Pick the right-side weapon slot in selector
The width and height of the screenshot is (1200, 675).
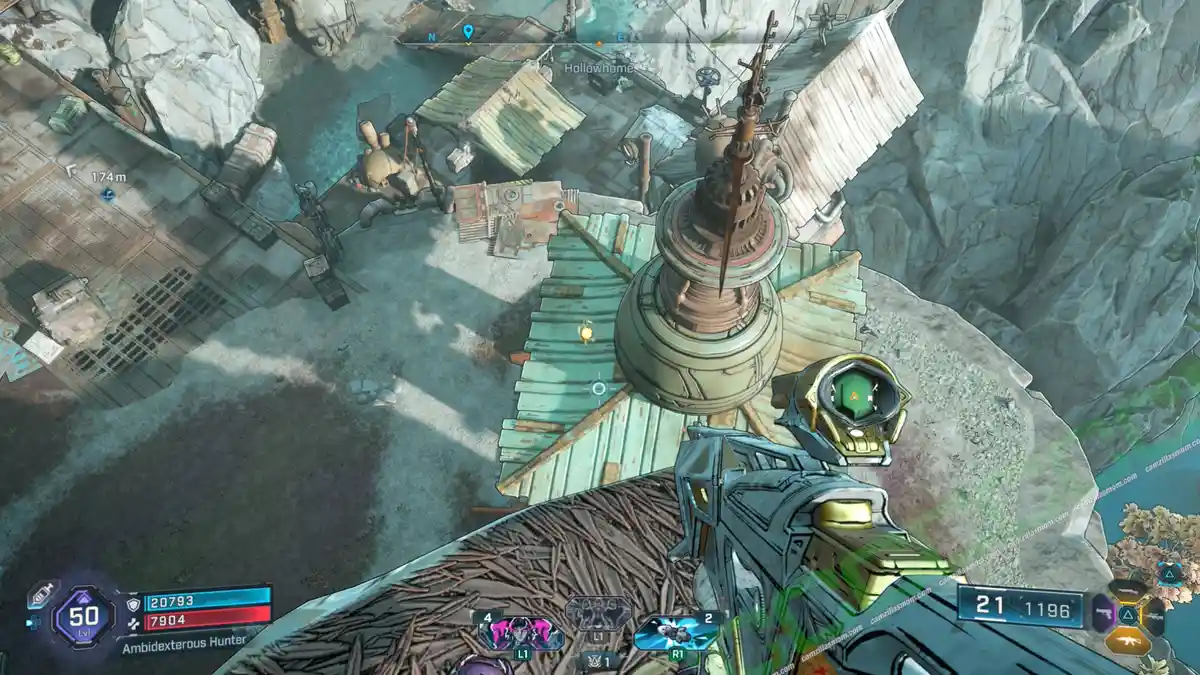[1154, 614]
